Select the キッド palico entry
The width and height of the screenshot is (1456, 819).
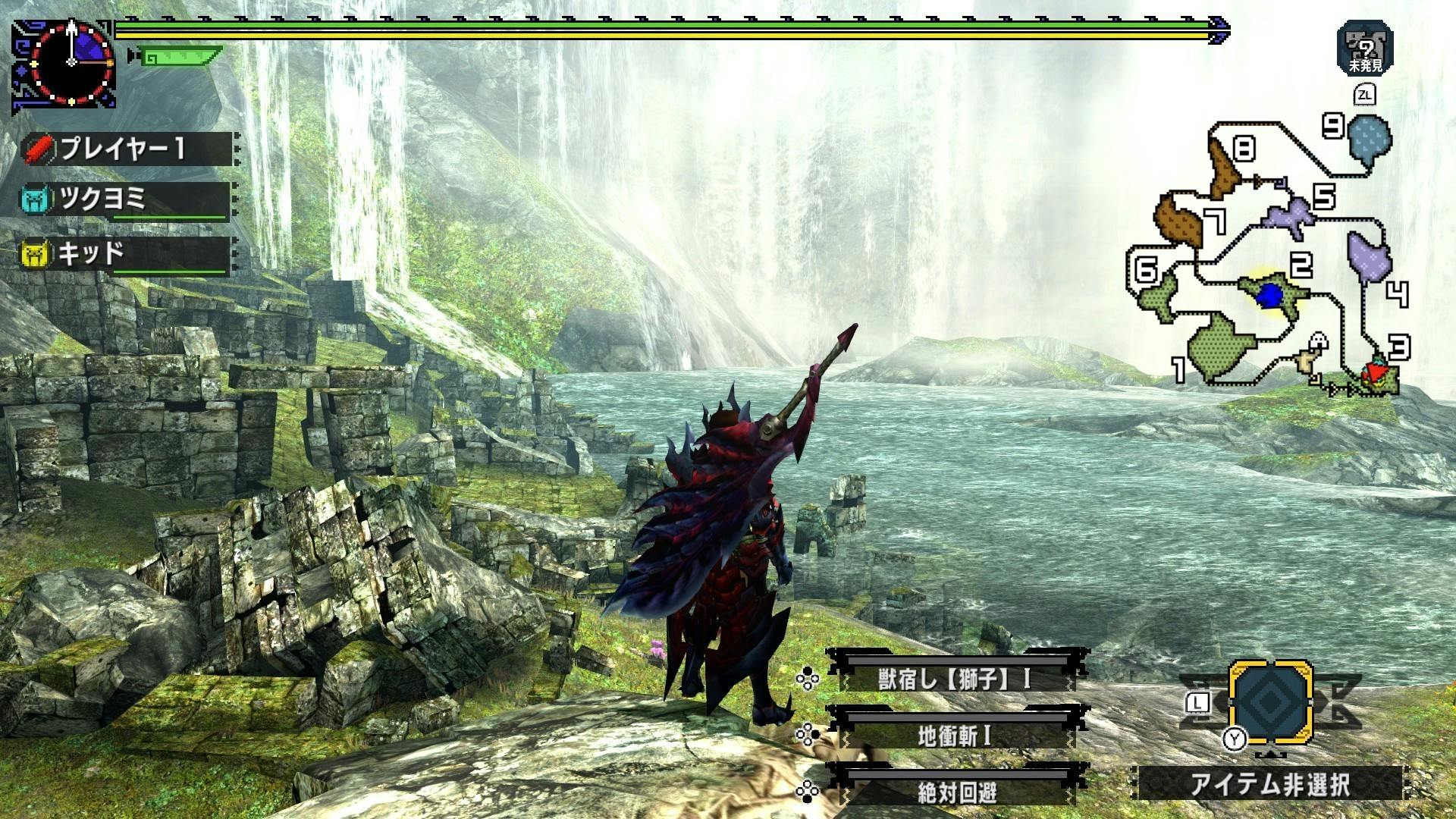[126, 253]
